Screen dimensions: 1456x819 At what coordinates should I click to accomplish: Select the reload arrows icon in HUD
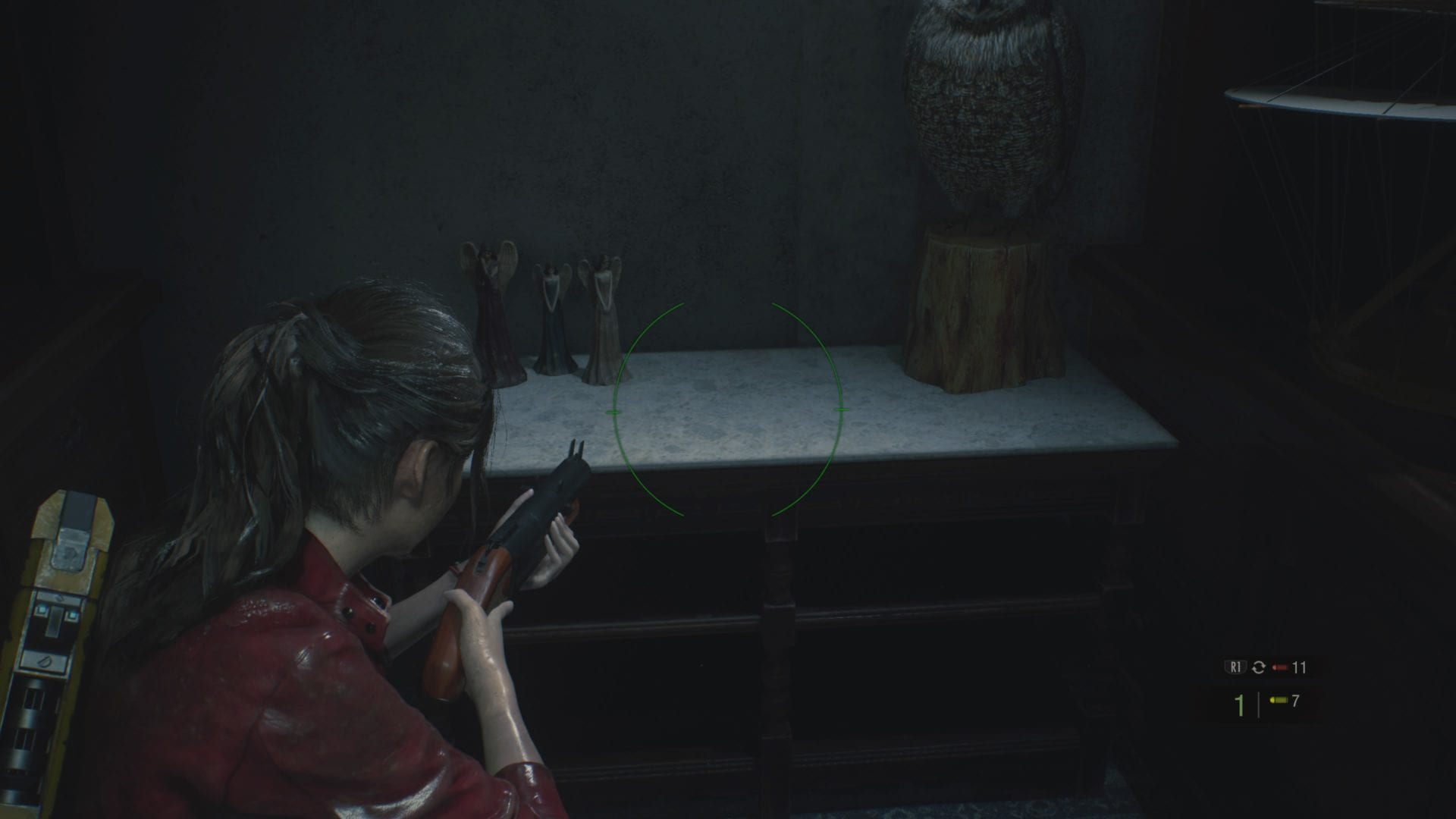[1258, 668]
